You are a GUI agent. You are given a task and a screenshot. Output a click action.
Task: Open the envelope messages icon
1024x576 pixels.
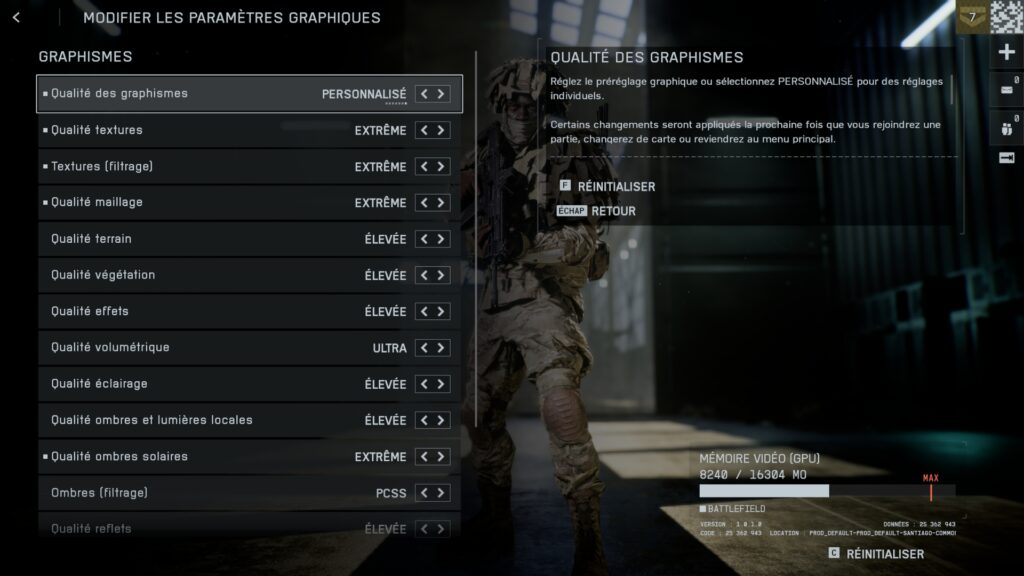[1006, 90]
